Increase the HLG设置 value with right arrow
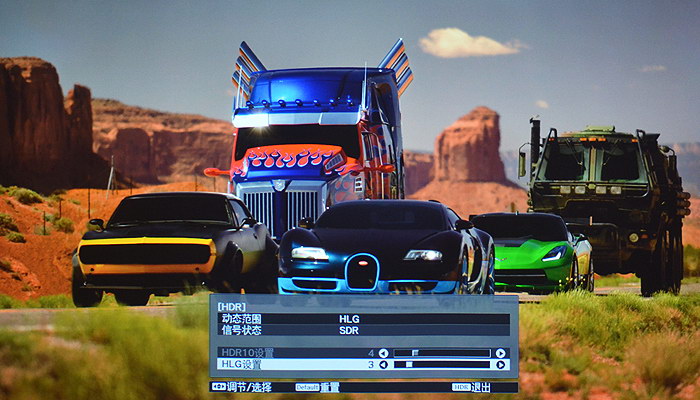The height and width of the screenshot is (400, 700). click(x=501, y=365)
